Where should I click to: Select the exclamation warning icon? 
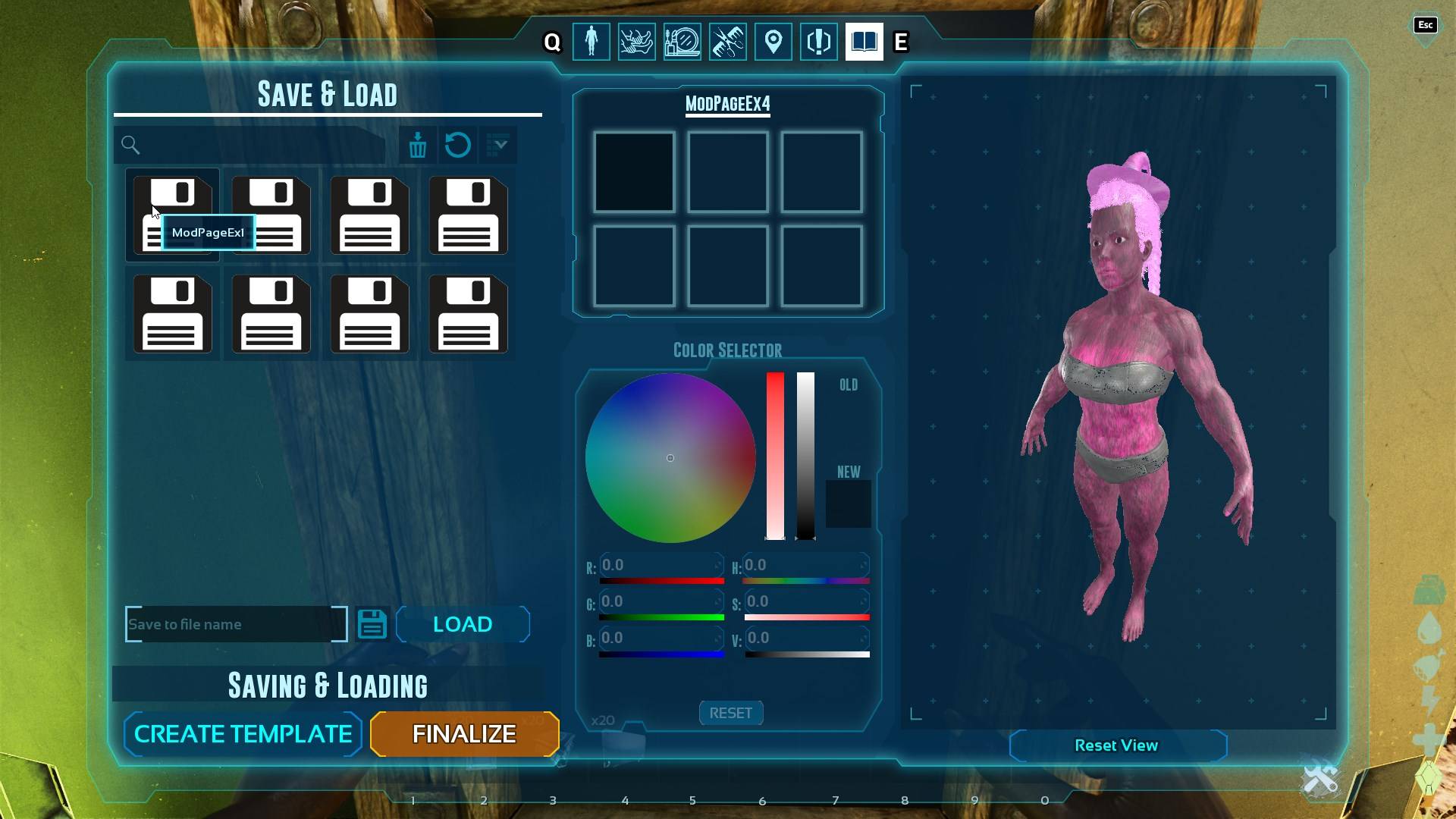point(818,42)
